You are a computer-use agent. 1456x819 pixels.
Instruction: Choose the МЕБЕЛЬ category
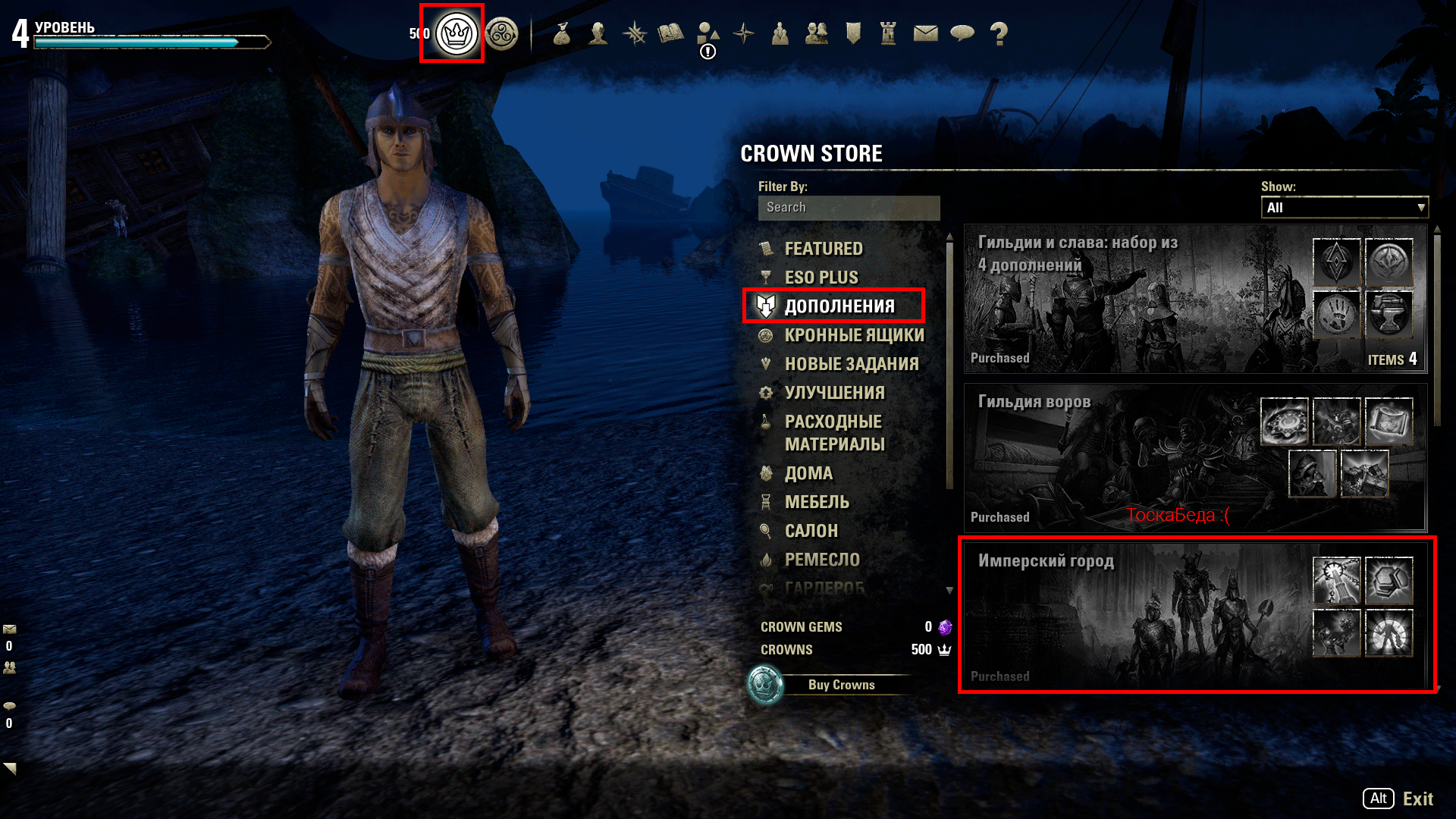tap(817, 502)
